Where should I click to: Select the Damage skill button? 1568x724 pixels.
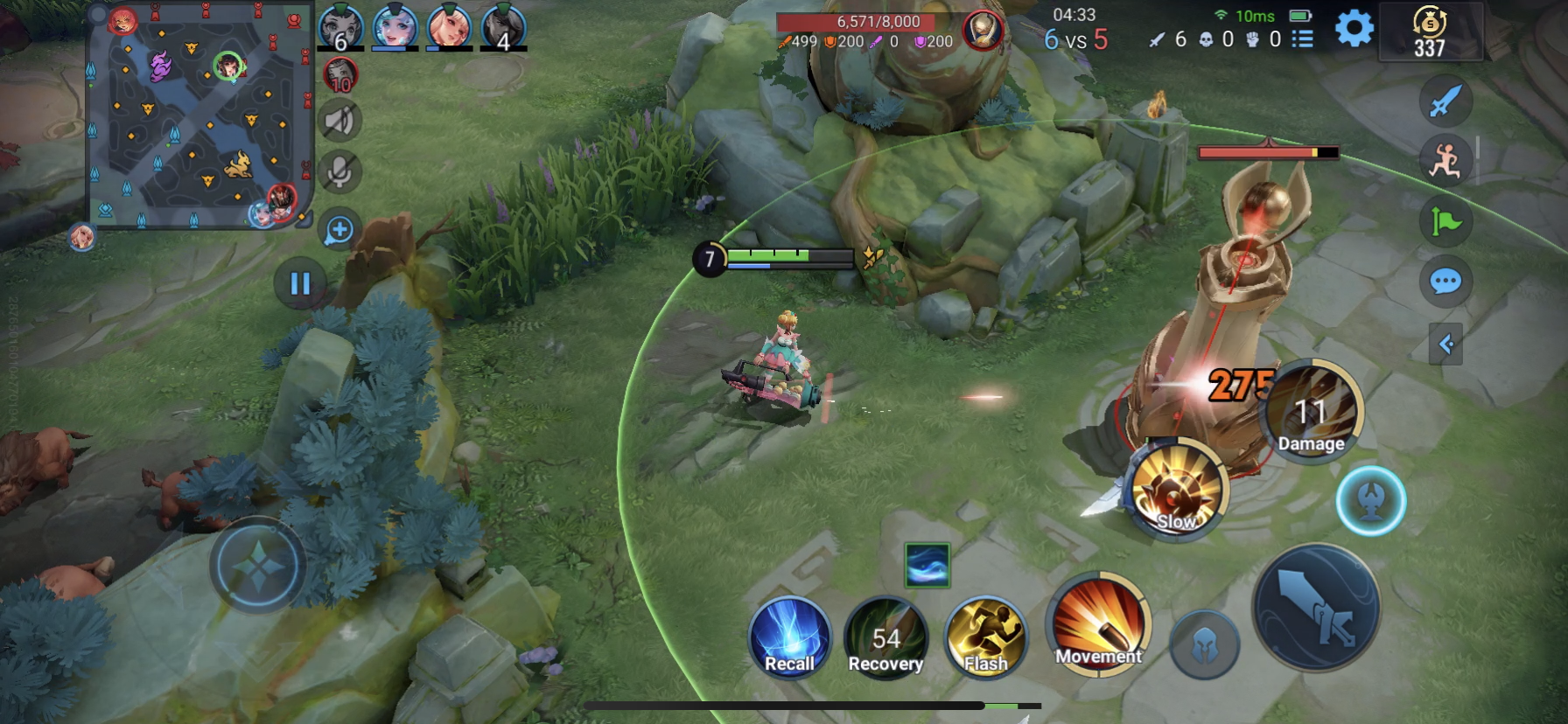click(x=1311, y=411)
